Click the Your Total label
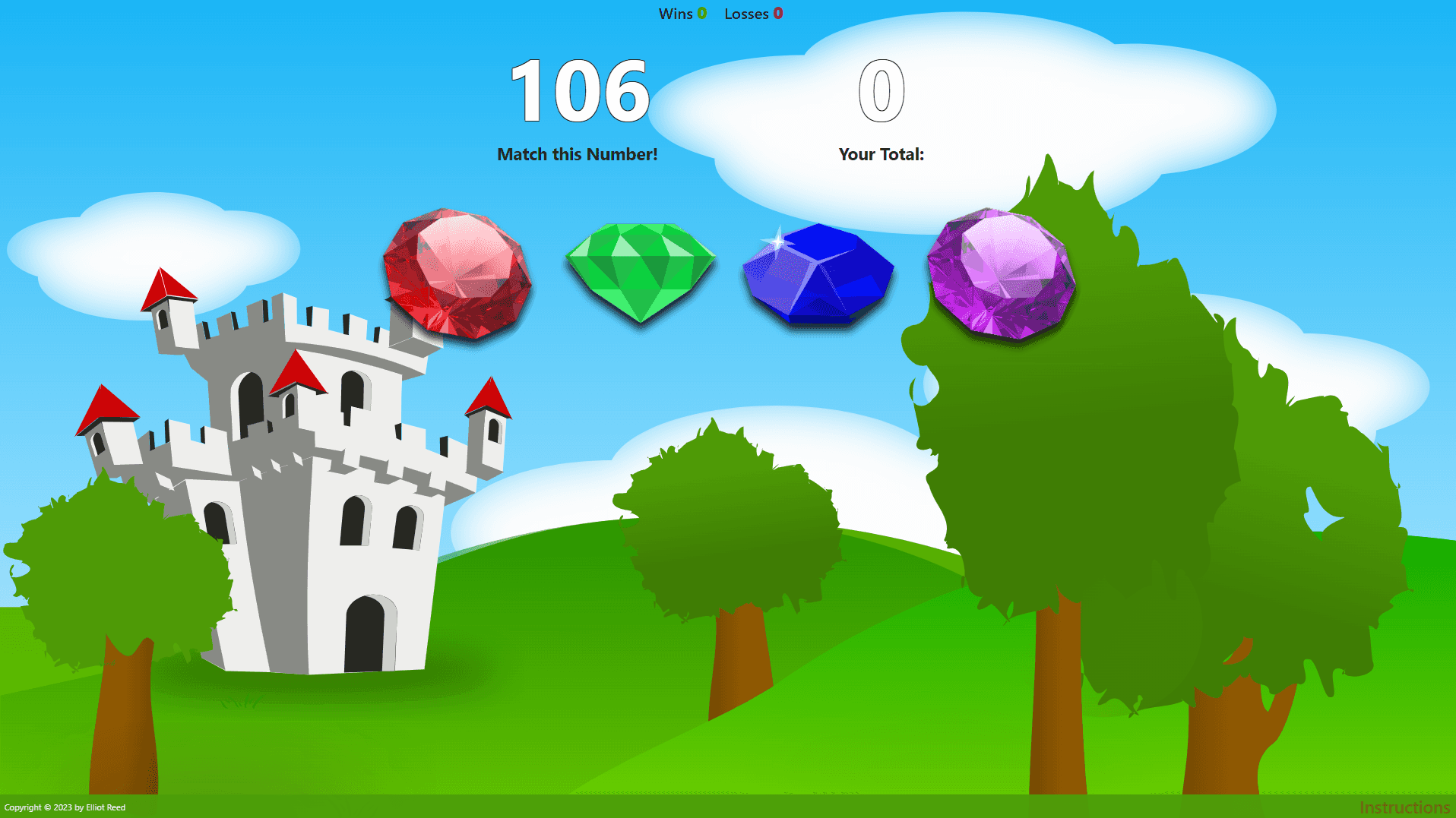 click(x=882, y=153)
